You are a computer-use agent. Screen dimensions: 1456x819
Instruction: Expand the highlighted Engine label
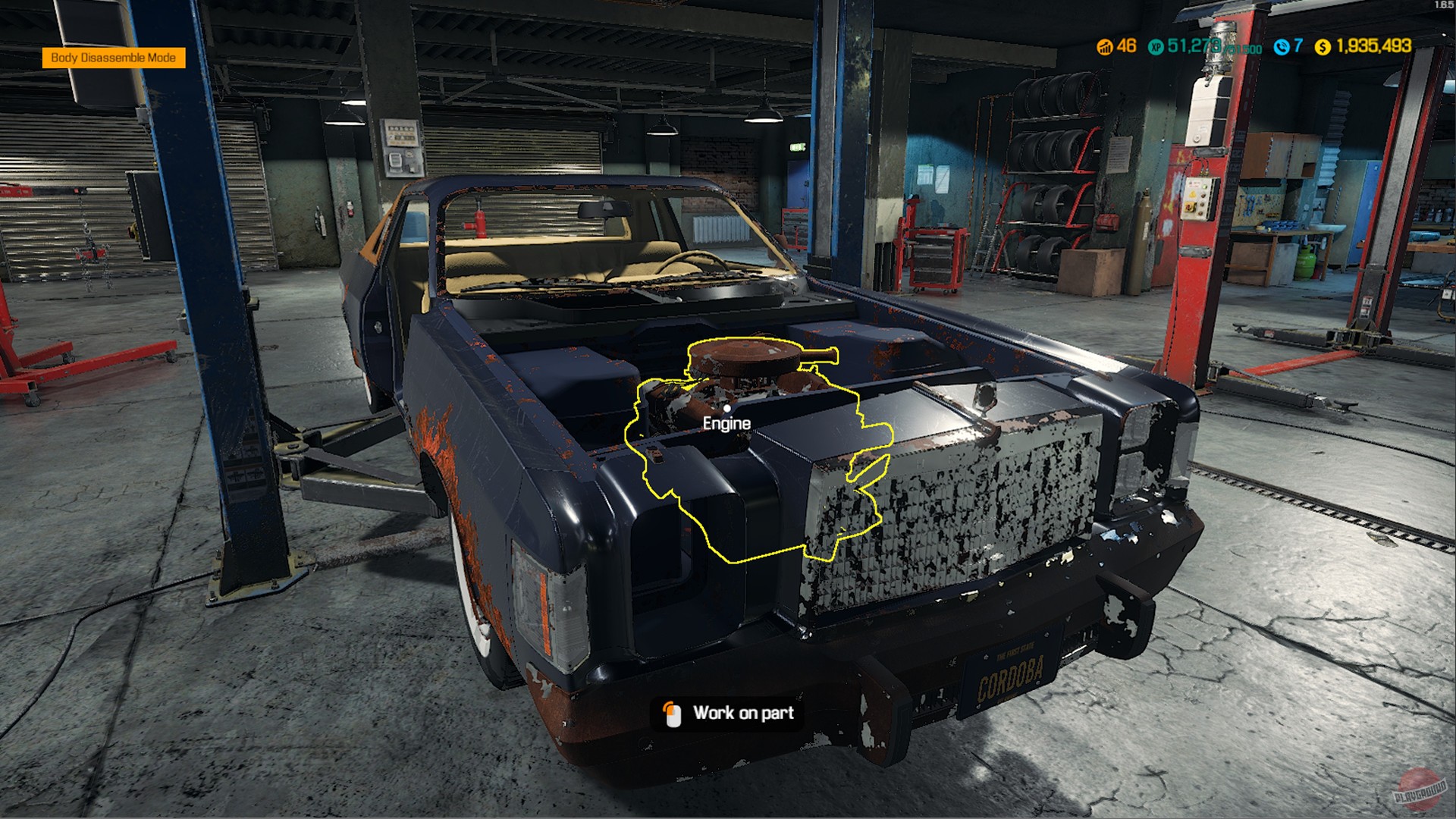[x=726, y=424]
